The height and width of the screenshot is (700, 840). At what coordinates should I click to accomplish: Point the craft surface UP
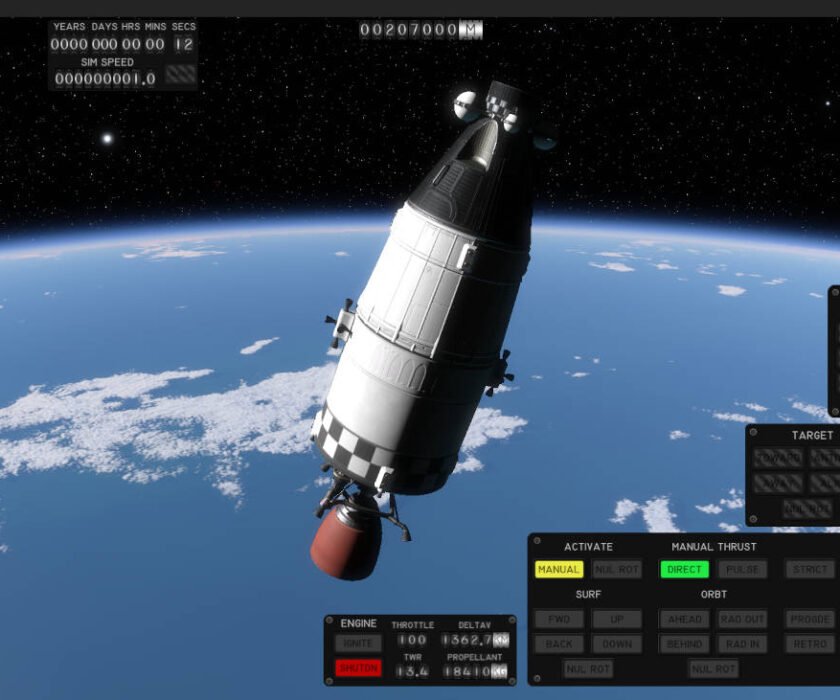[617, 620]
